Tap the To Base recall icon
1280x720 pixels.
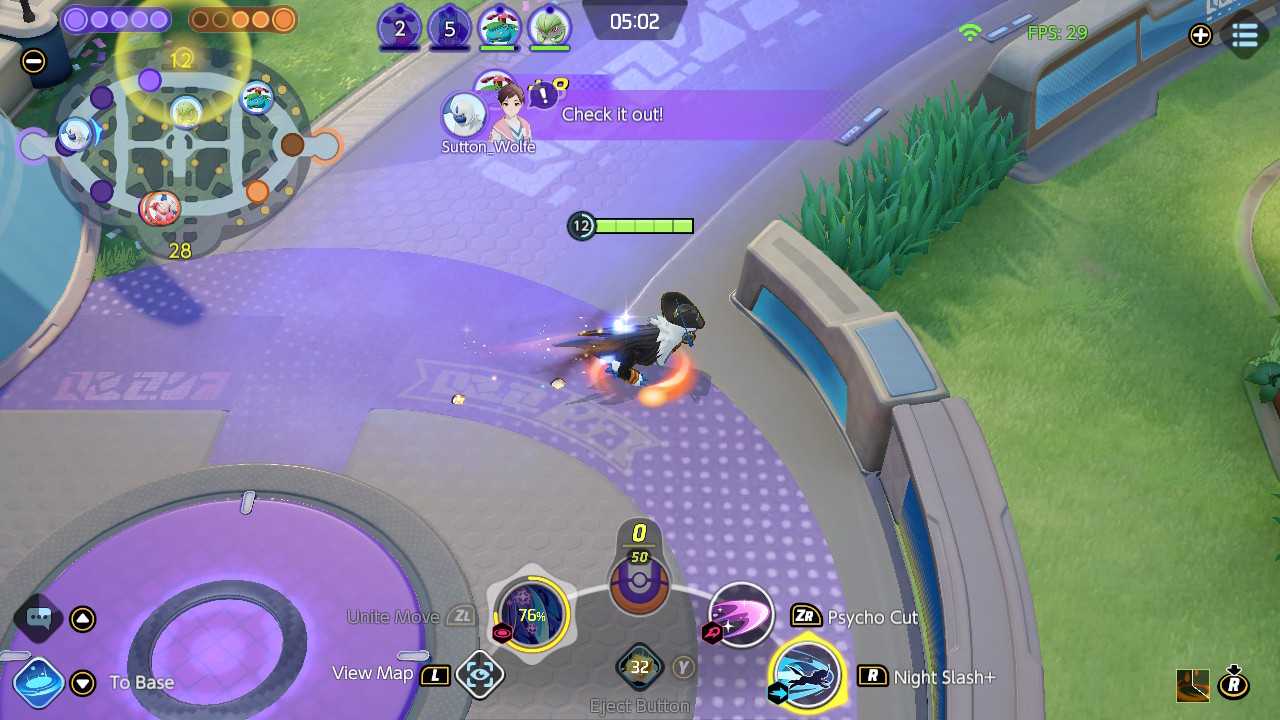tap(39, 683)
